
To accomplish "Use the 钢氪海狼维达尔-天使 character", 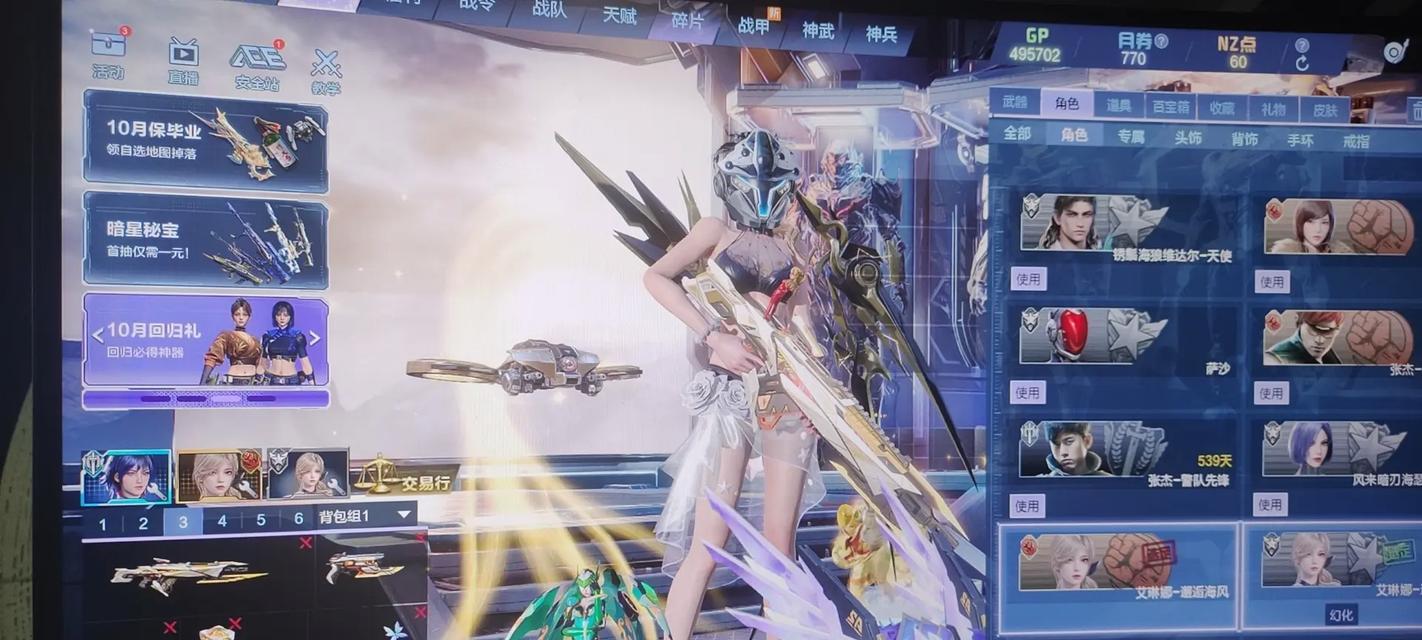I will [1028, 279].
